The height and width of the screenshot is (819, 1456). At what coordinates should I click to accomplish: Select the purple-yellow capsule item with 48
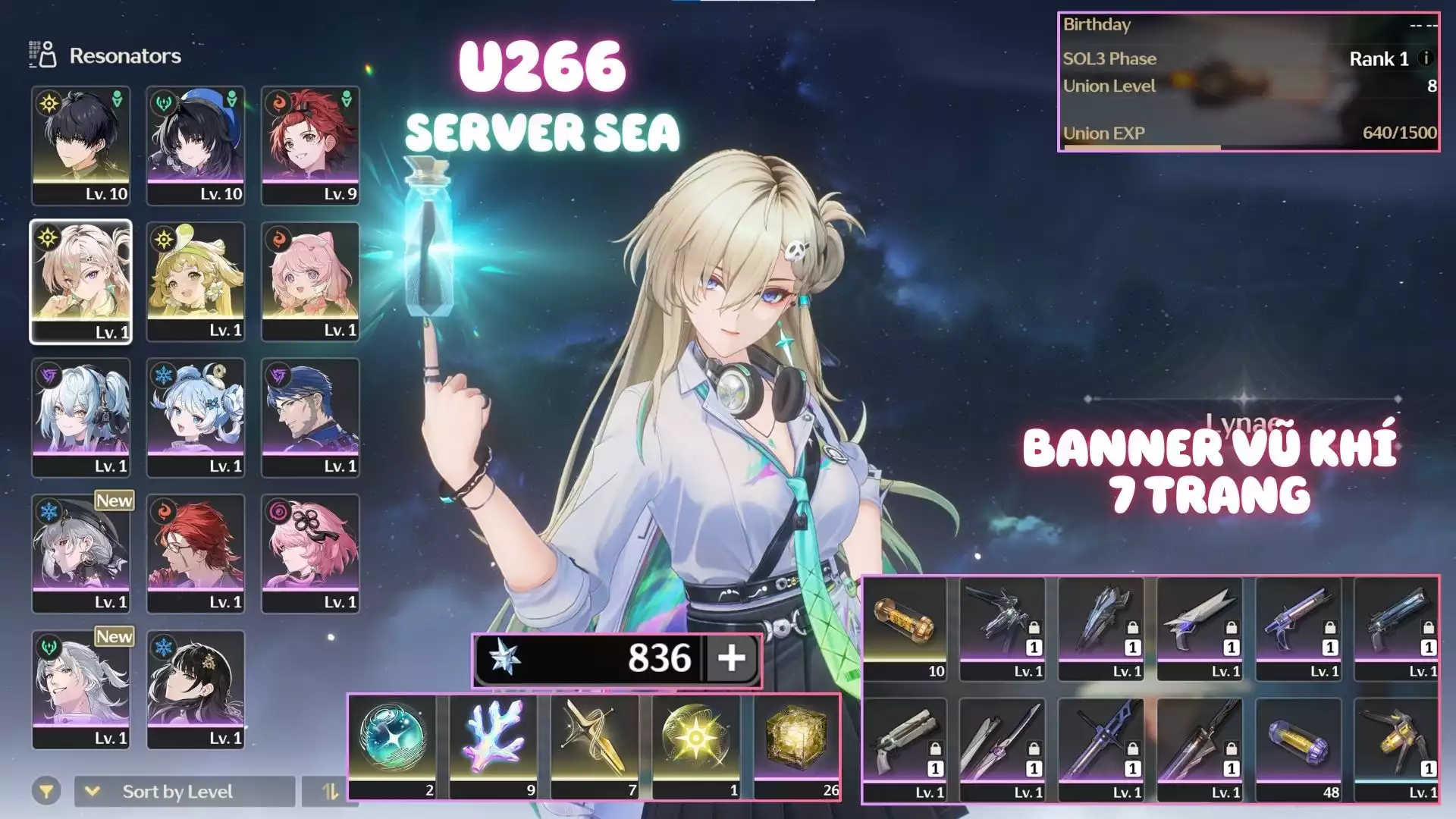pyautogui.click(x=1298, y=749)
